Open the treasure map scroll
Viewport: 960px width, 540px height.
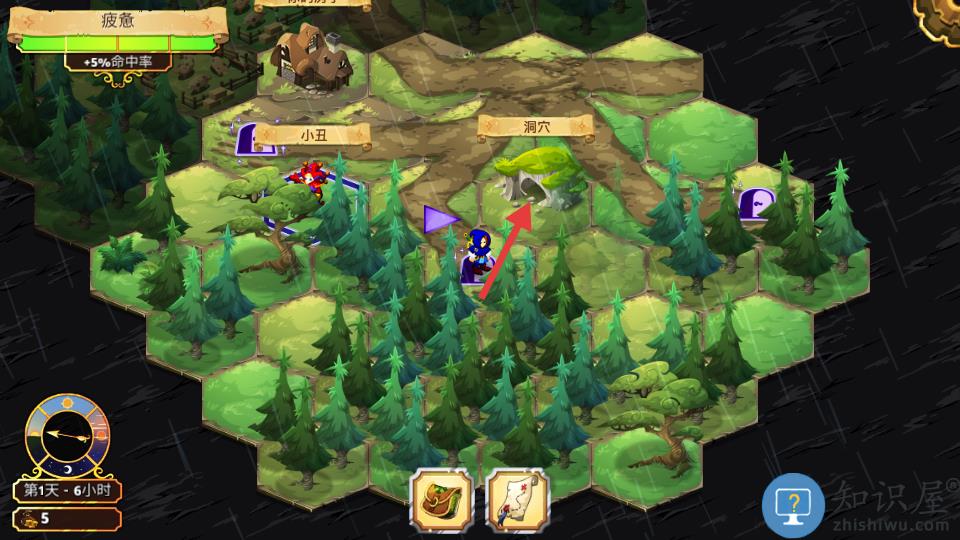click(x=518, y=499)
